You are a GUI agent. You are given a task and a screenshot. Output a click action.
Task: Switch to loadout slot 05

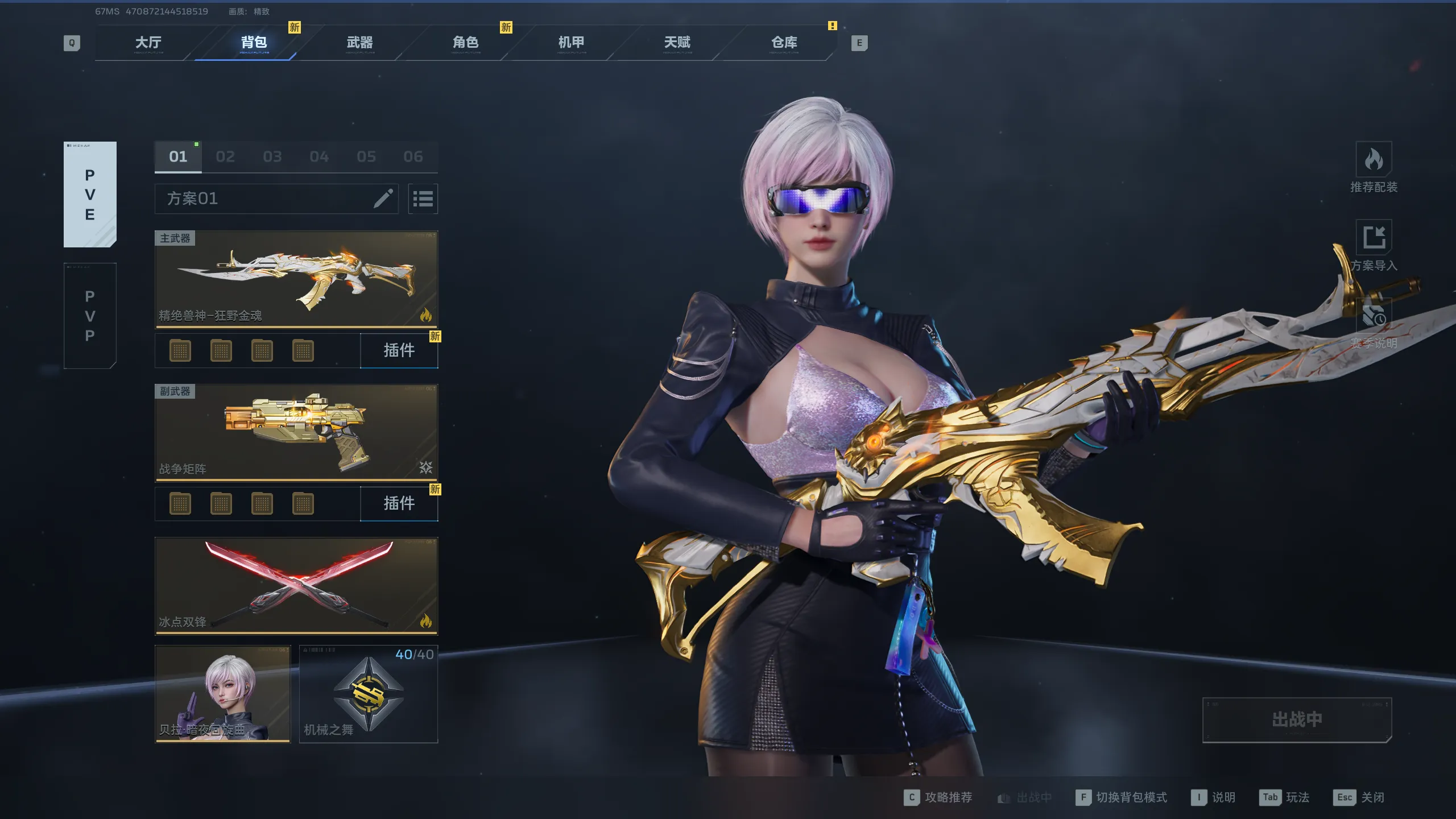[366, 157]
